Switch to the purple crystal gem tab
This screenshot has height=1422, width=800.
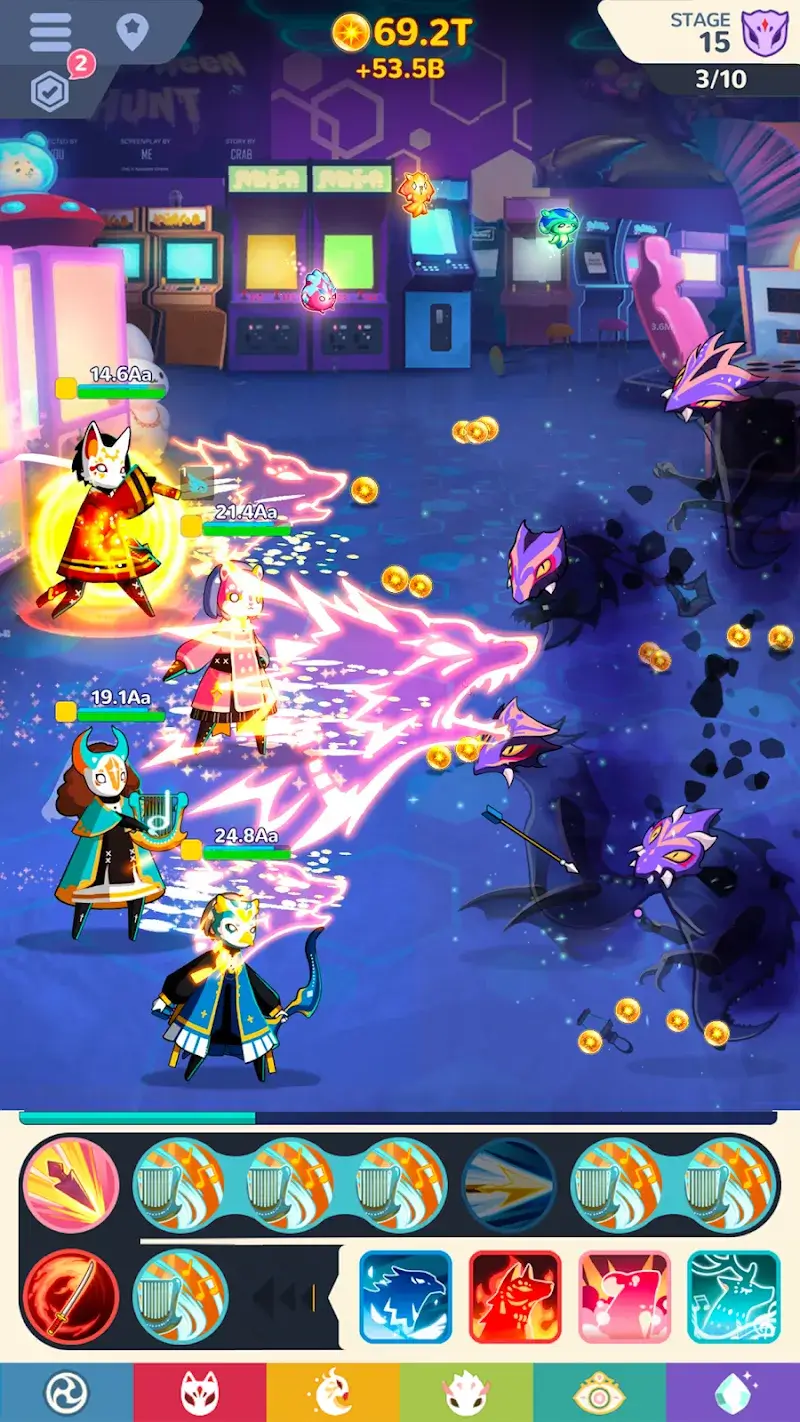(x=733, y=1392)
